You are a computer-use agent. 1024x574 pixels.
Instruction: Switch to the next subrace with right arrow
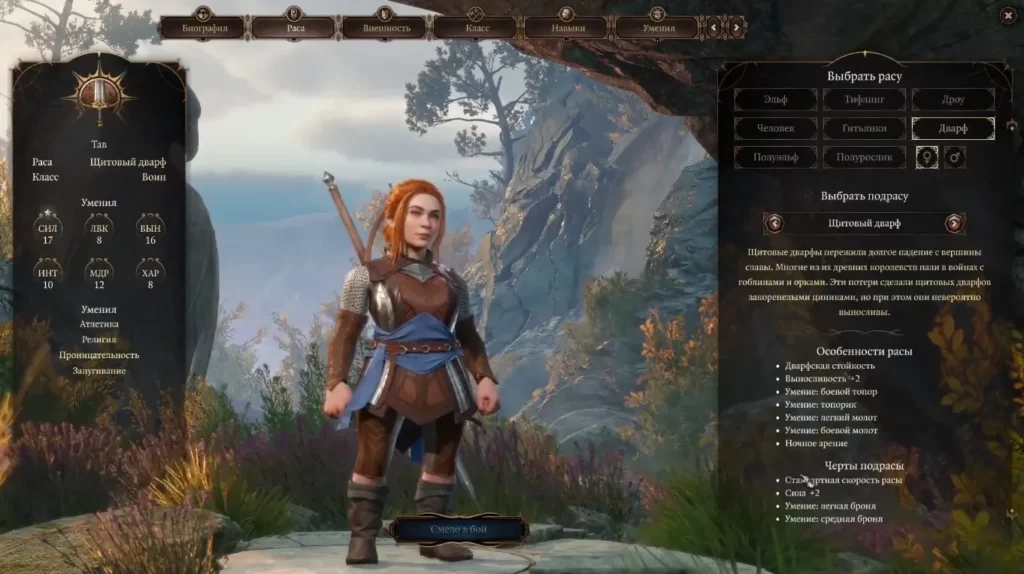(954, 223)
